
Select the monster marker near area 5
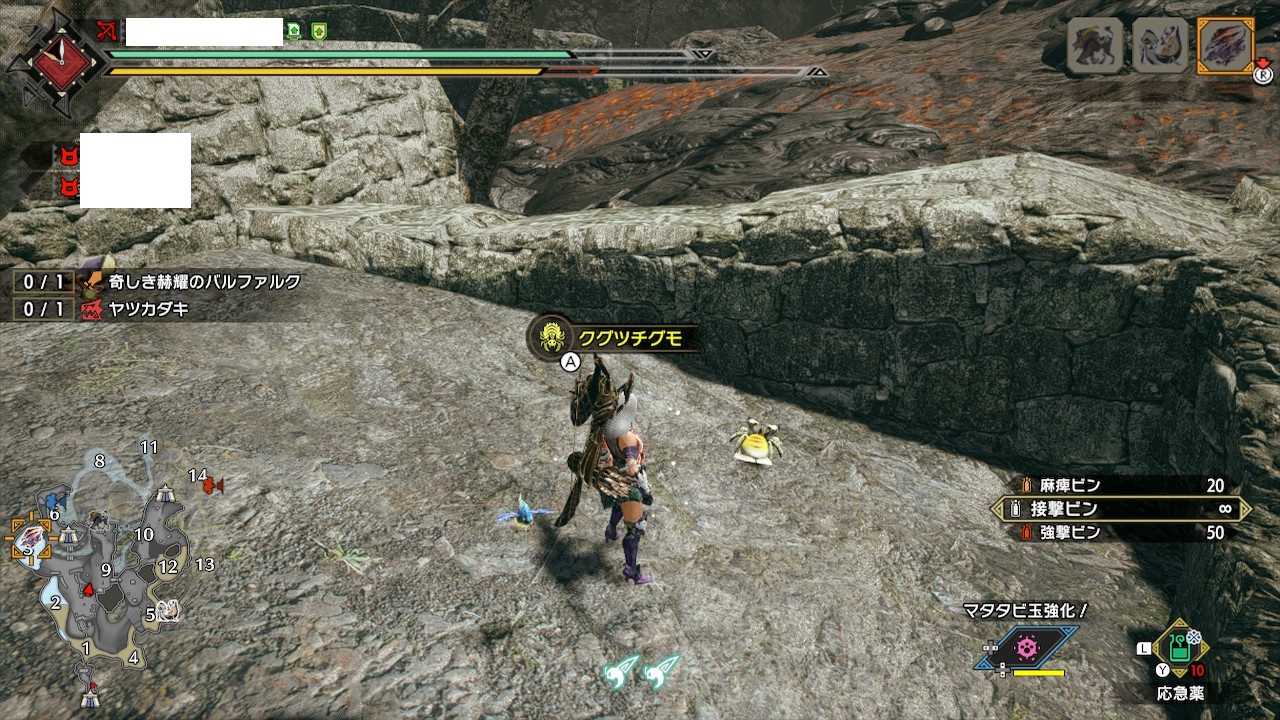(x=168, y=611)
